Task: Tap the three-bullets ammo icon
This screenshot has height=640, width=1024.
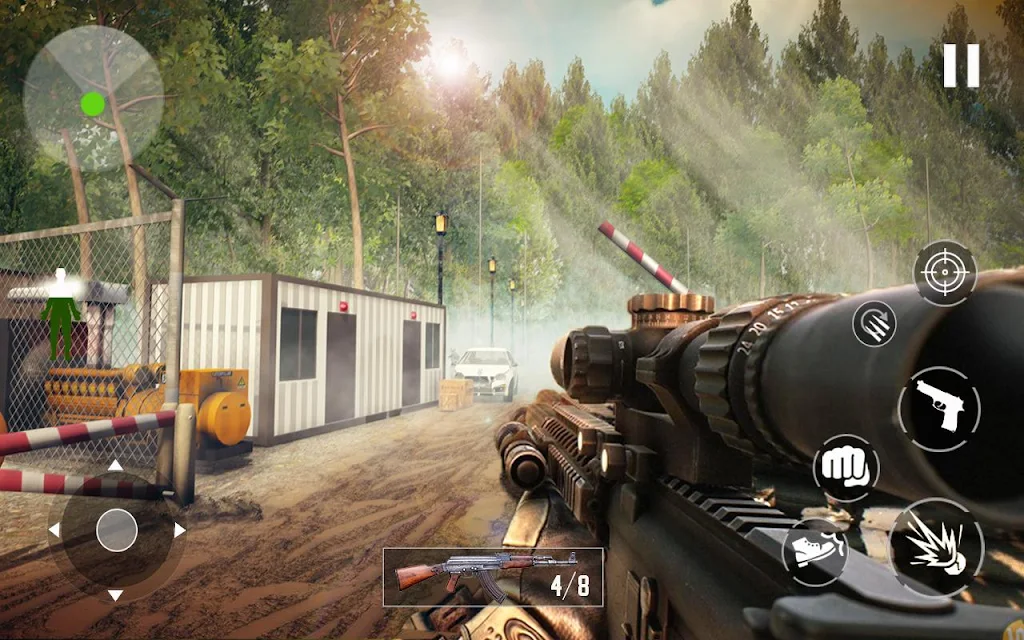Action: [x=874, y=323]
